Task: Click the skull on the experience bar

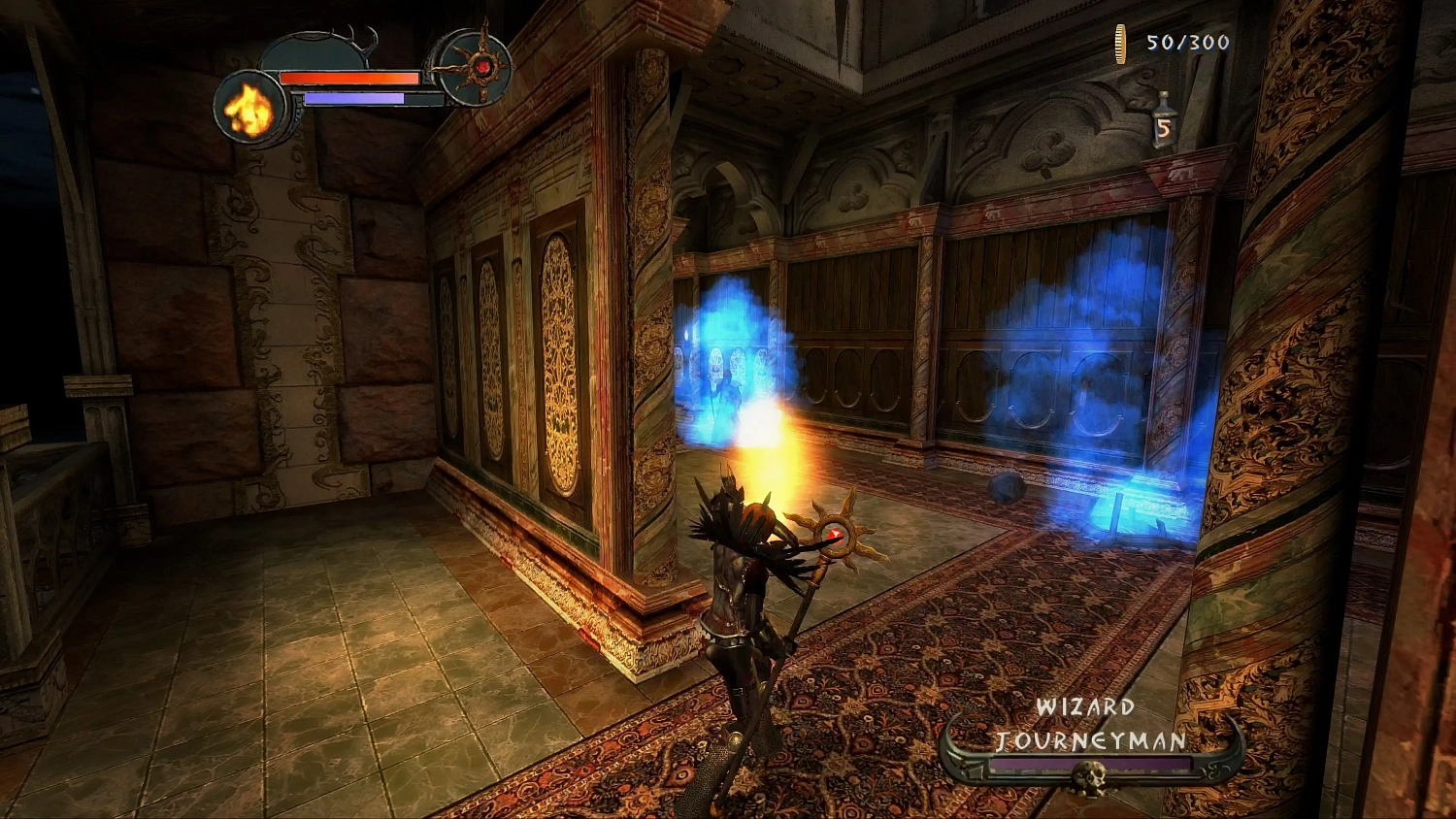Action: (x=1089, y=773)
